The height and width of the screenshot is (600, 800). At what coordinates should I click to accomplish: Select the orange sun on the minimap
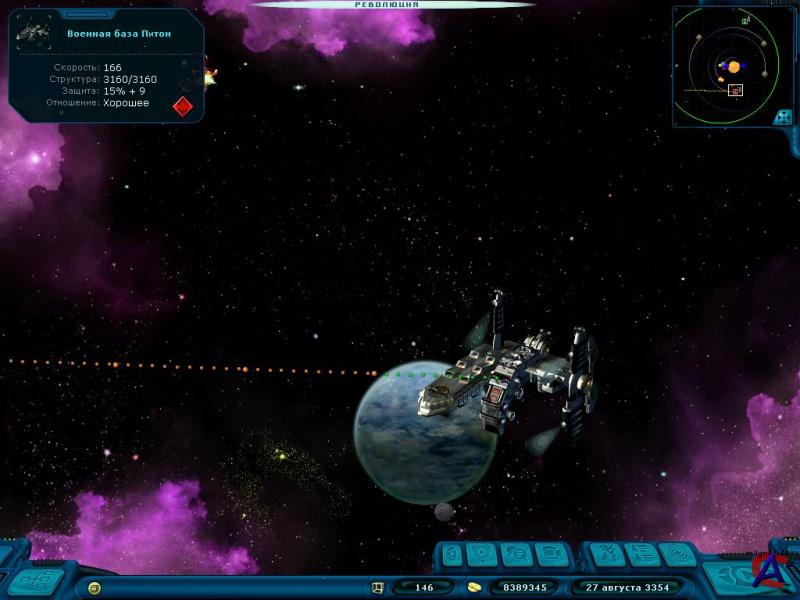[x=734, y=67]
